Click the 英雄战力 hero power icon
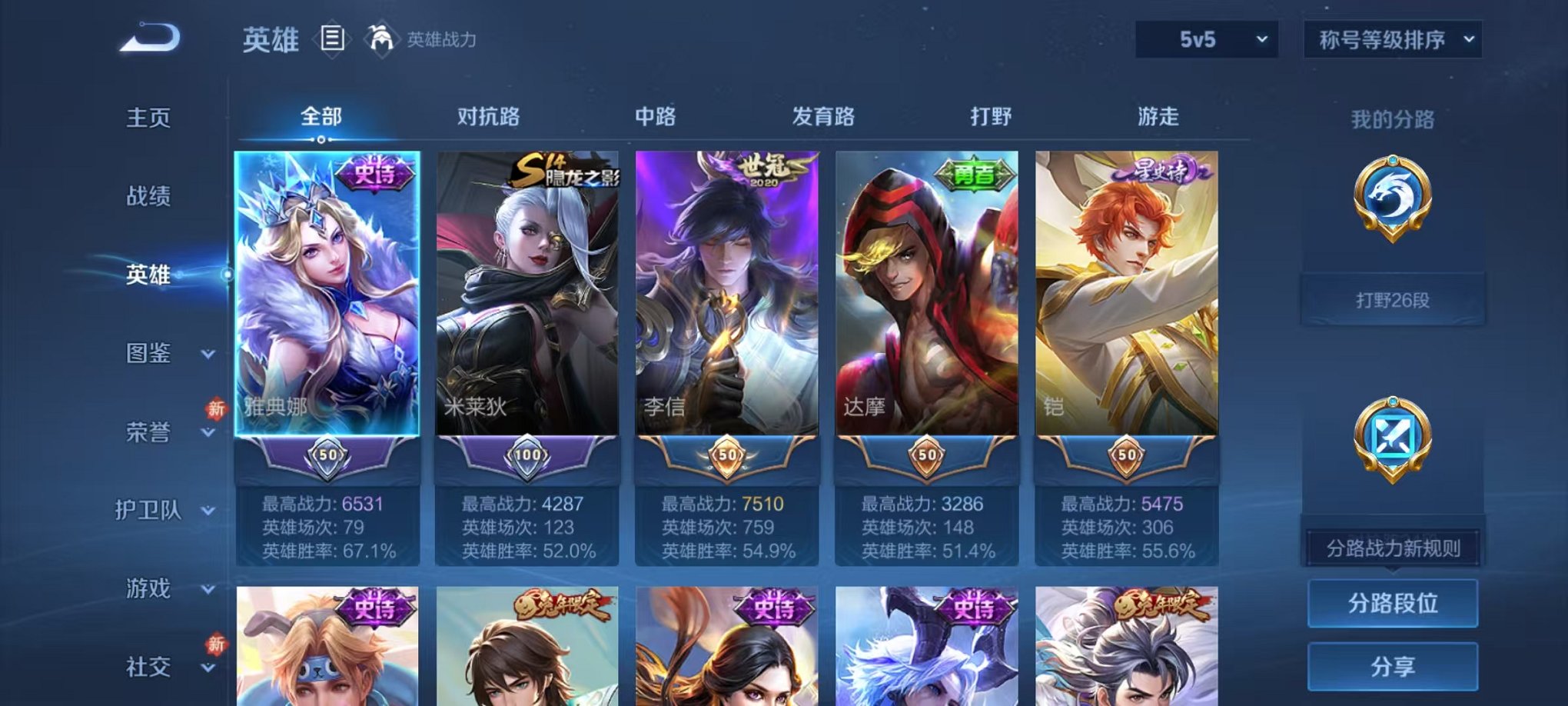The height and width of the screenshot is (706, 1568). pos(382,37)
